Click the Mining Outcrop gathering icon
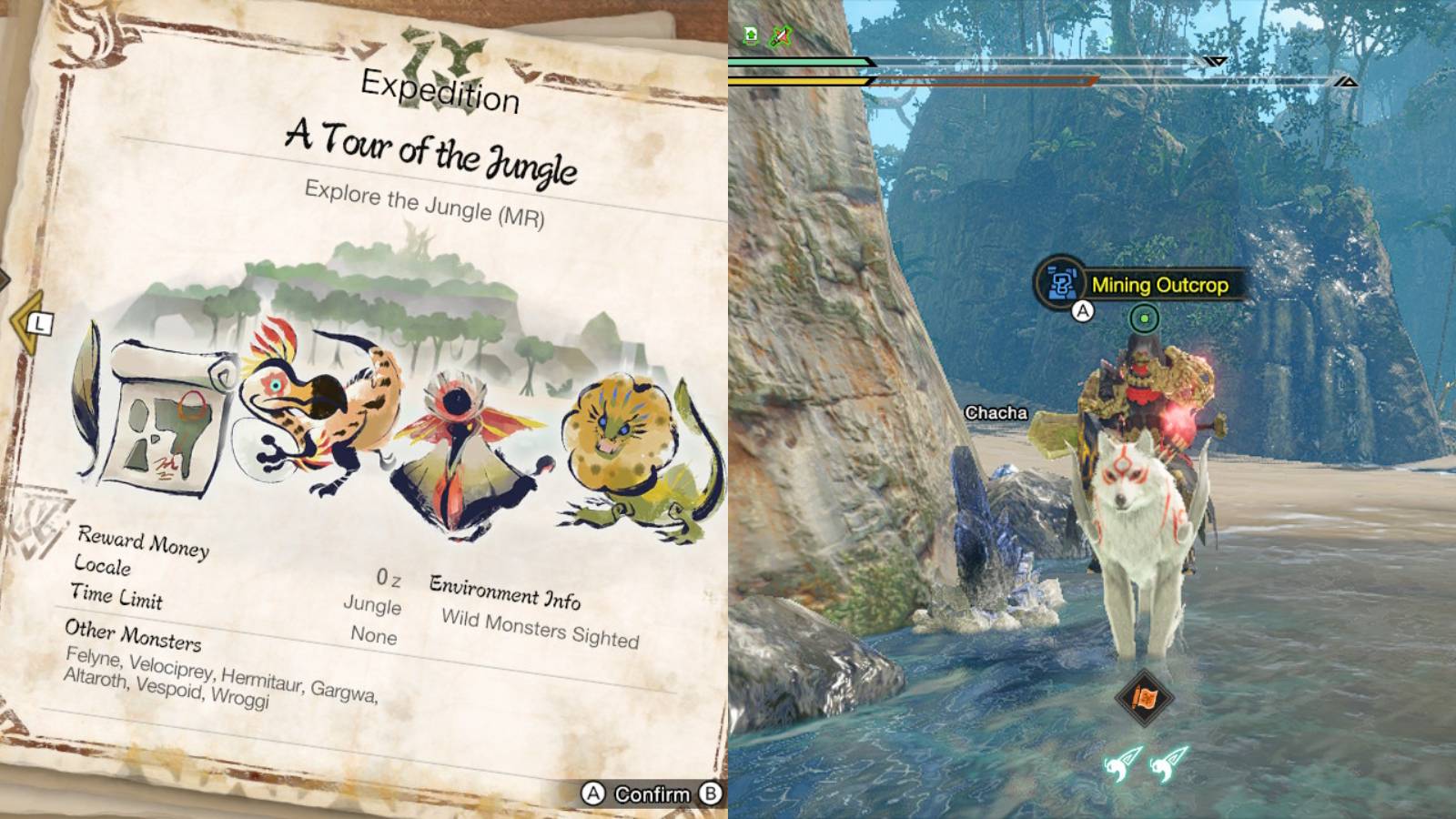This screenshot has width=1456, height=819. click(x=1062, y=284)
